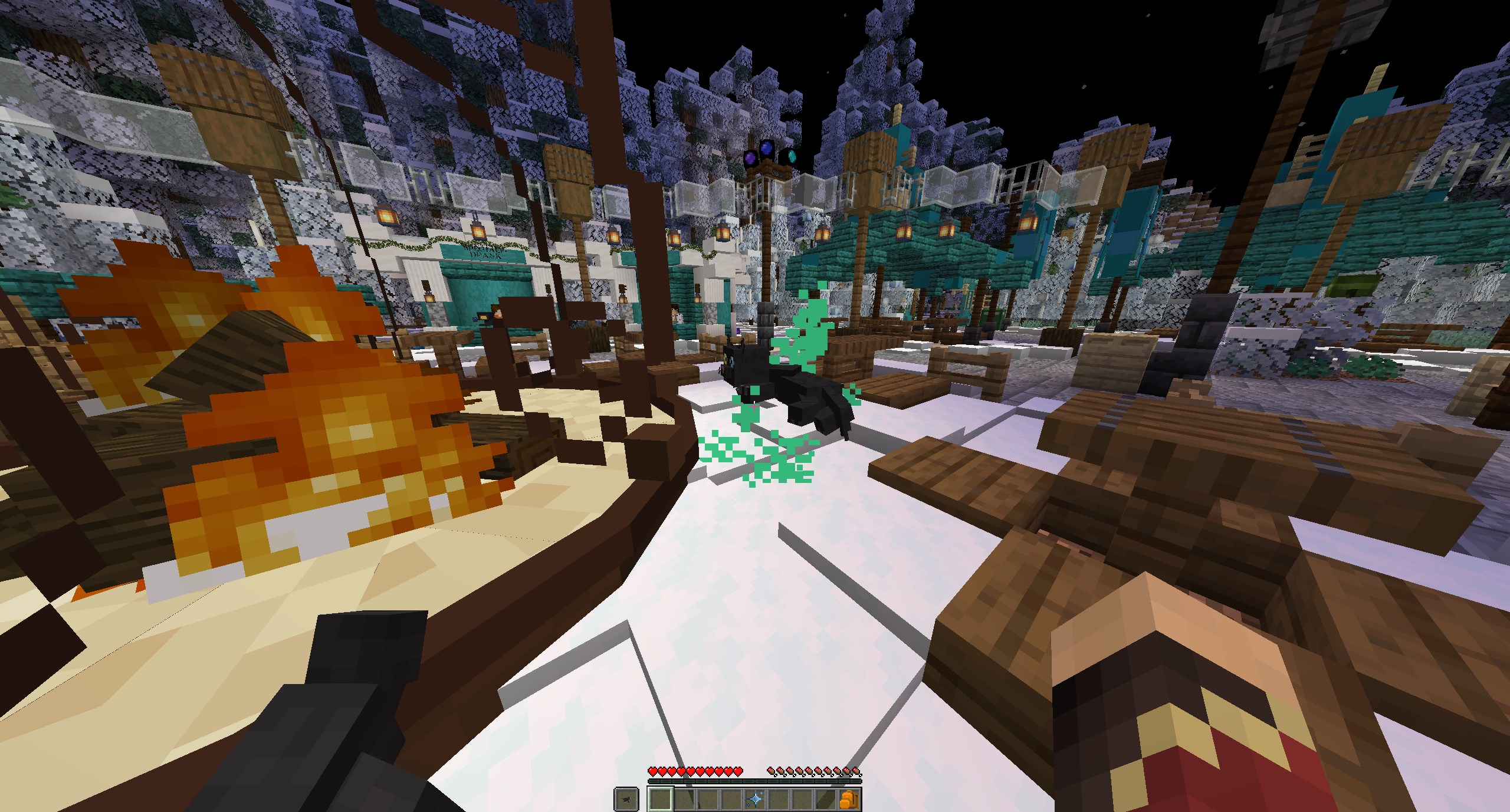The image size is (1510, 812).
Task: Select the orange backpack hotbar slot
Action: coord(849,800)
